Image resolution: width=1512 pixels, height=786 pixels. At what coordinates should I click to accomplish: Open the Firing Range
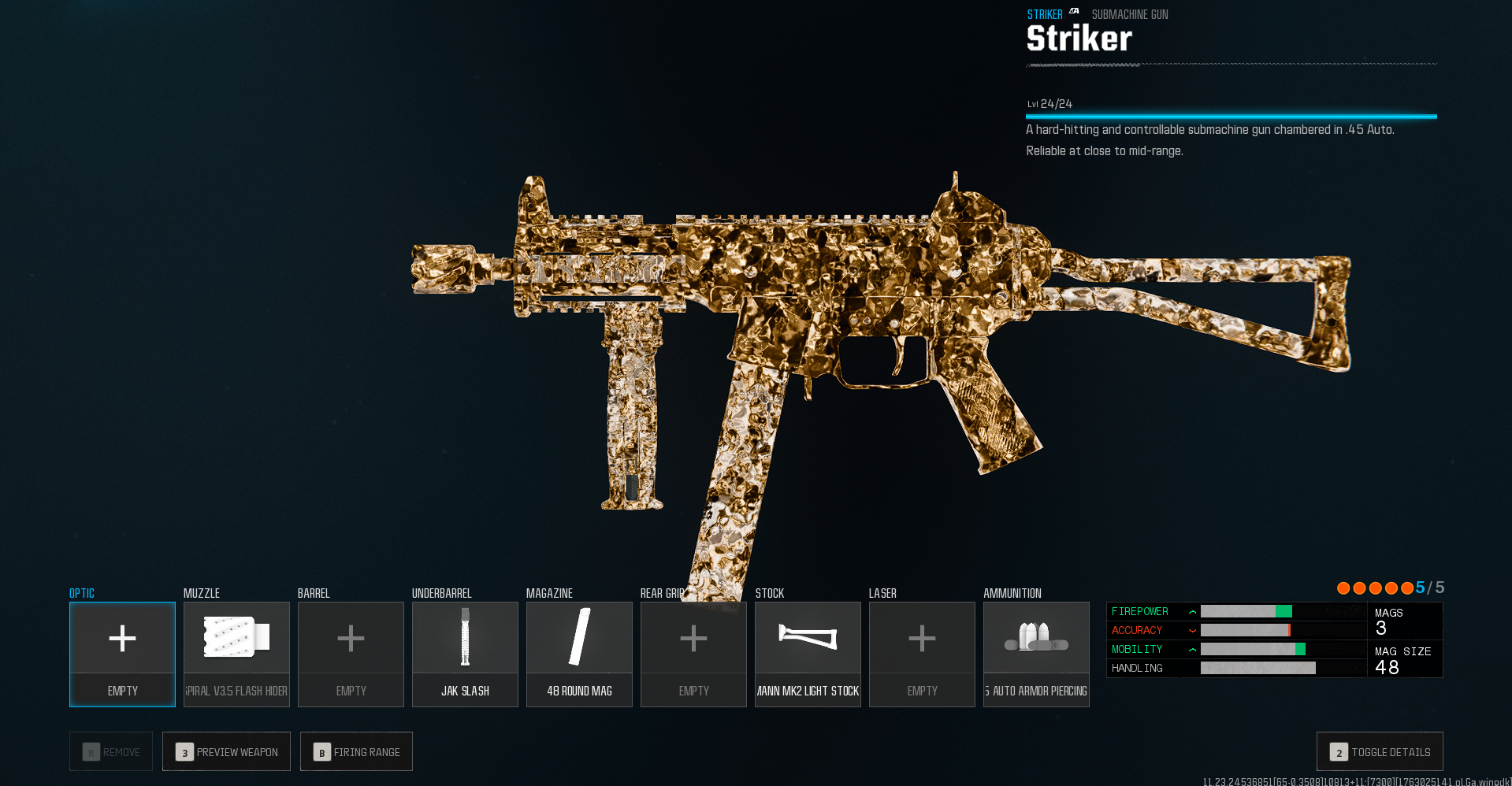pyautogui.click(x=356, y=751)
